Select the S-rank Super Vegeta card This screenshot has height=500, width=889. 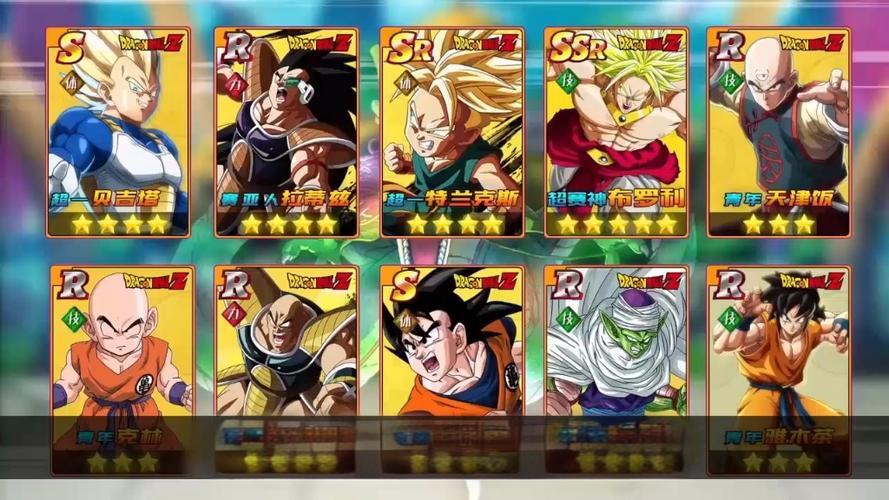[118, 132]
